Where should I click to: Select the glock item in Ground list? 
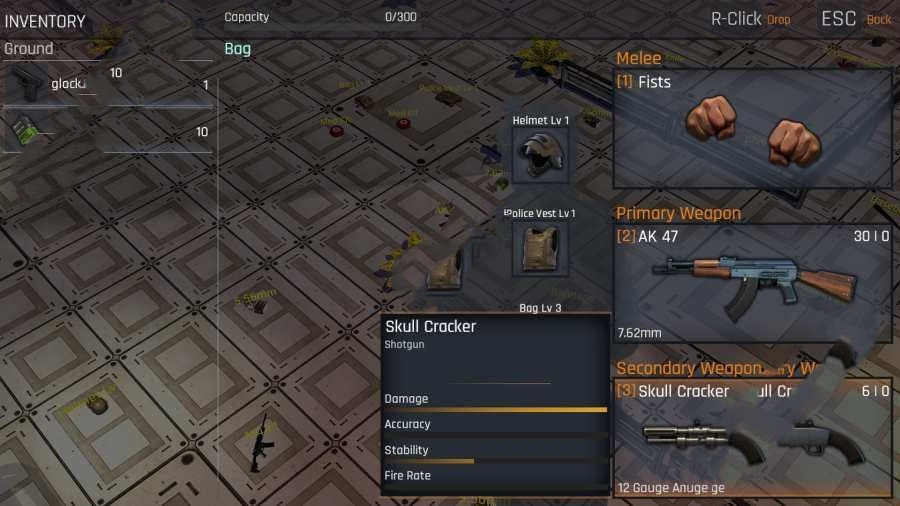pyautogui.click(x=50, y=85)
